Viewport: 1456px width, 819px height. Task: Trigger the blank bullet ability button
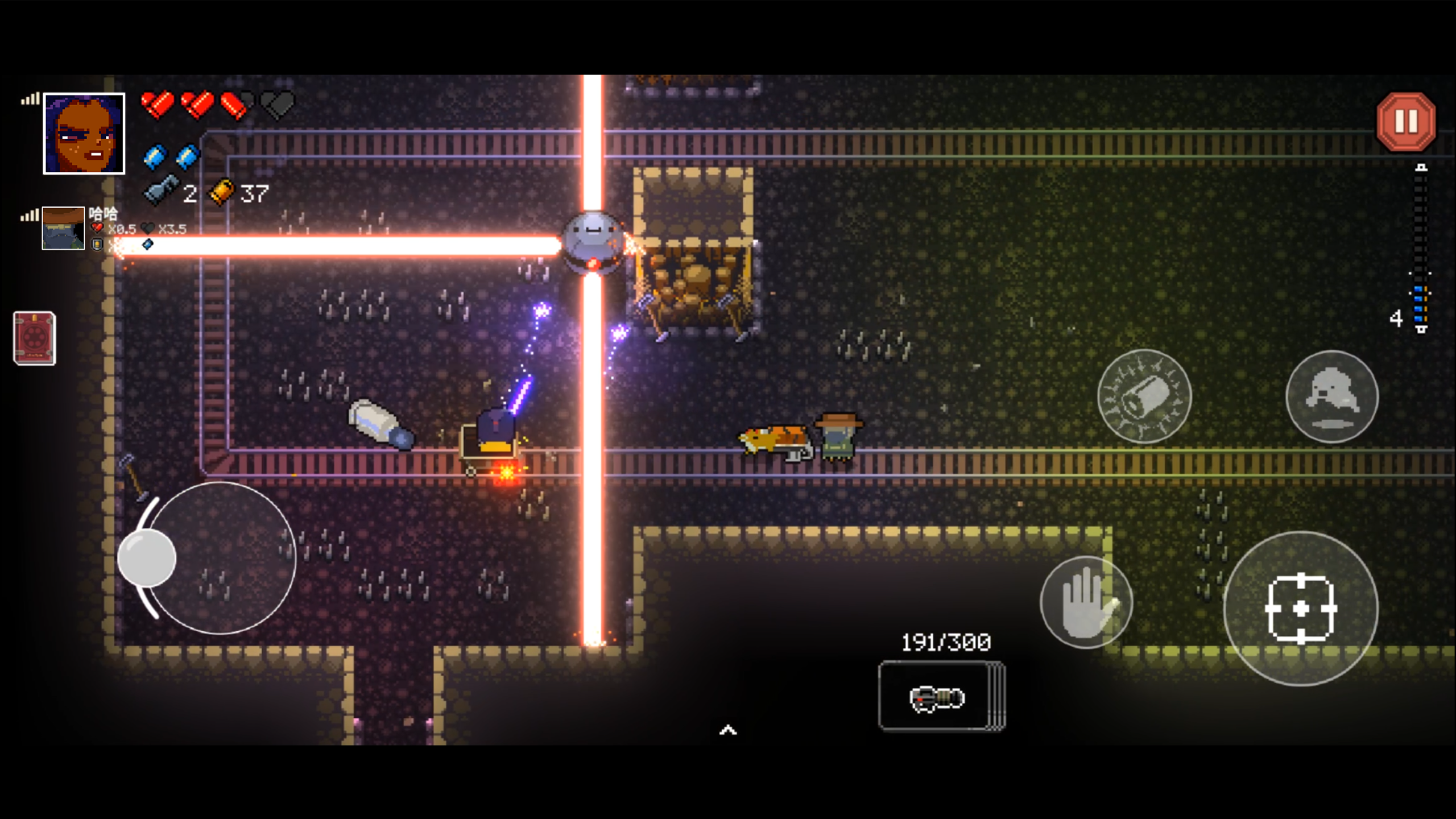pos(1144,396)
